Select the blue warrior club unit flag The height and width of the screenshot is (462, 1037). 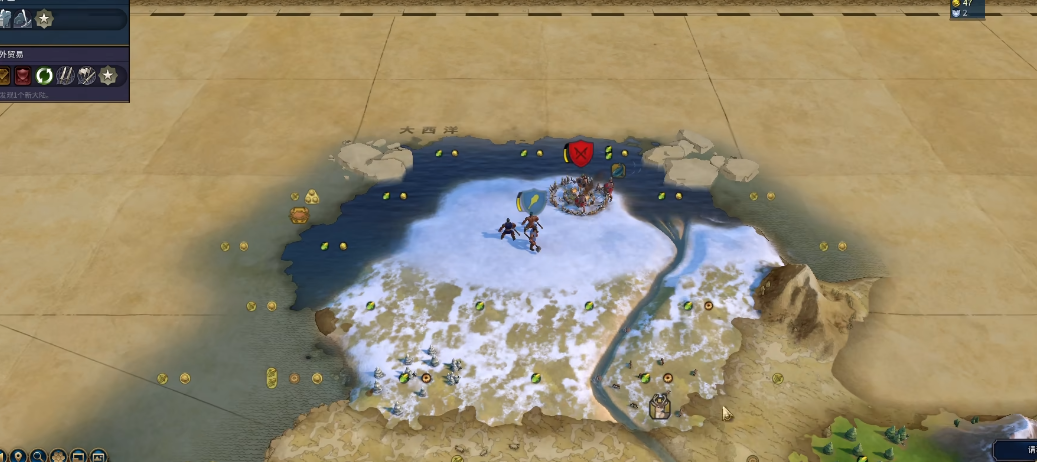pos(530,200)
